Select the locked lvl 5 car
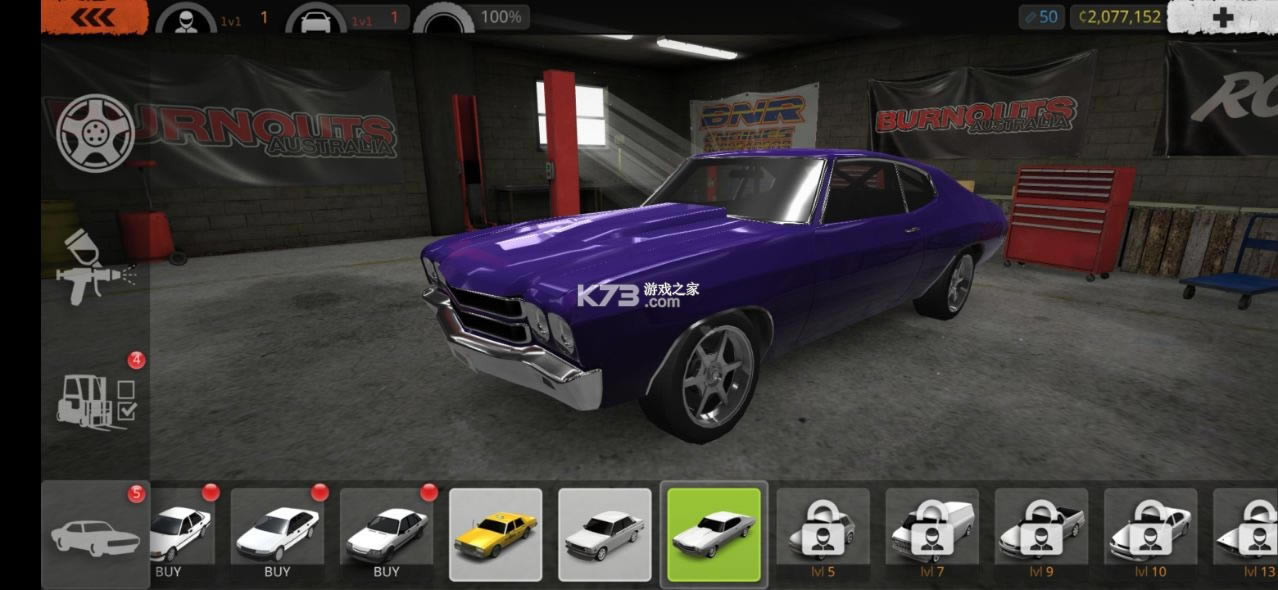Screen dimensions: 1278x590 [823, 534]
